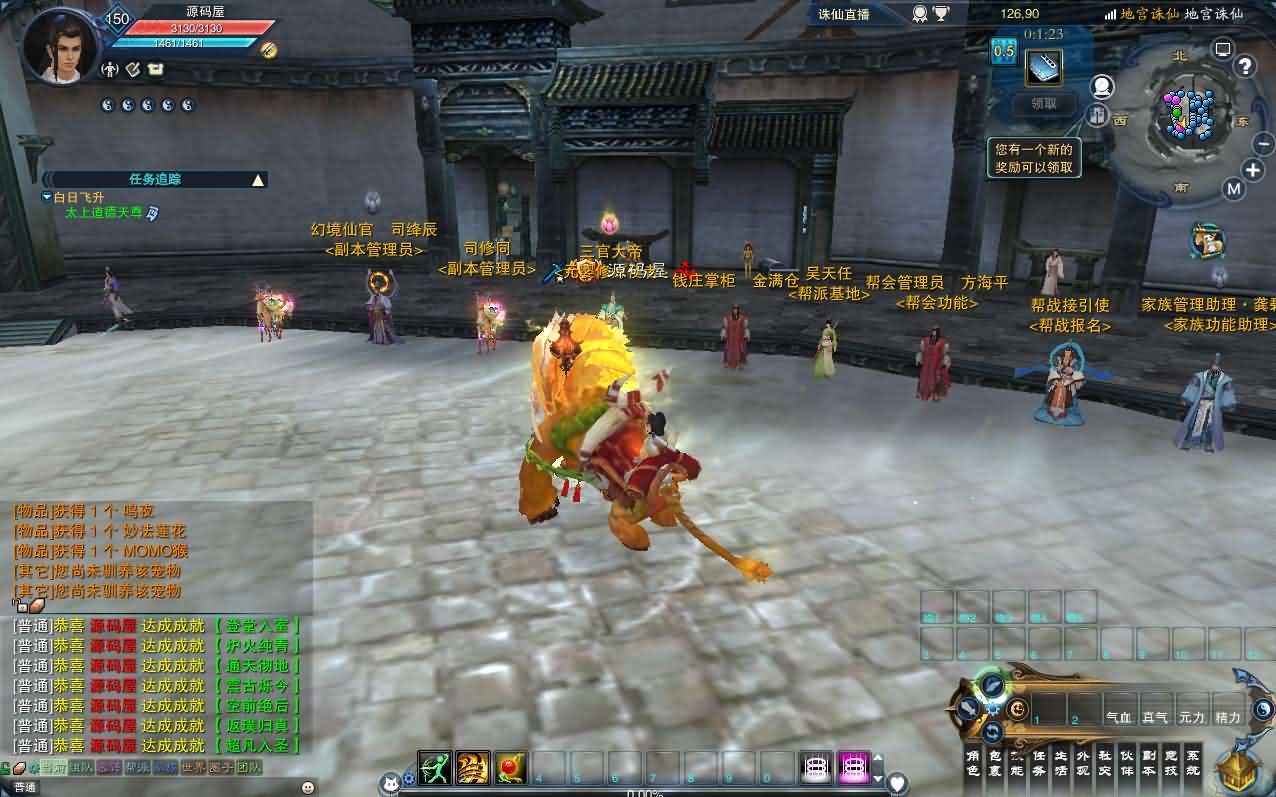Activate the golden flame skill icon
The height and width of the screenshot is (797, 1276).
coord(473,767)
